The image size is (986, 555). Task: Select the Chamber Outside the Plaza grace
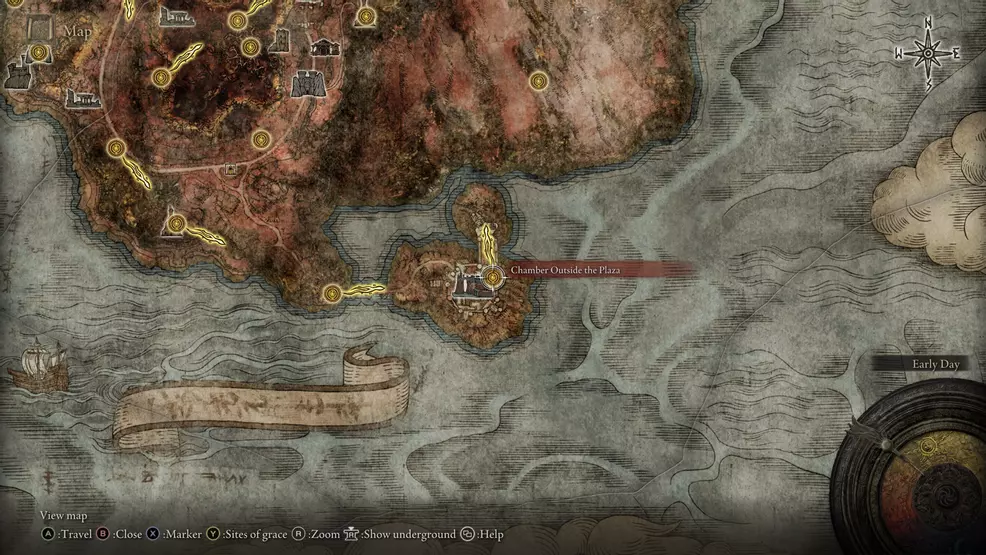[491, 275]
